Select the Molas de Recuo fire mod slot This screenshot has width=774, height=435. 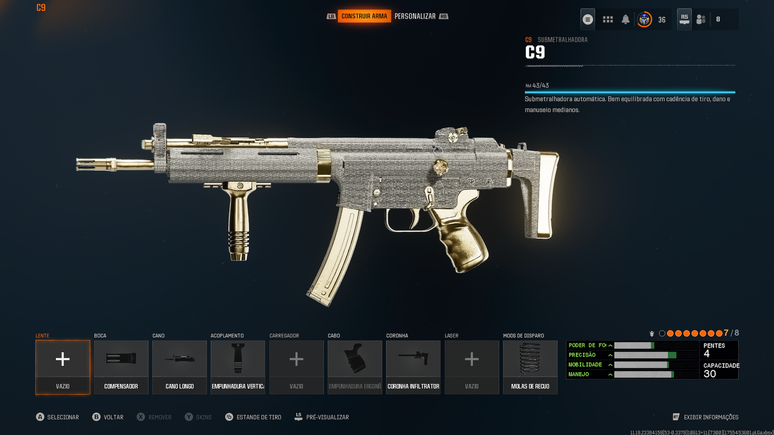530,366
